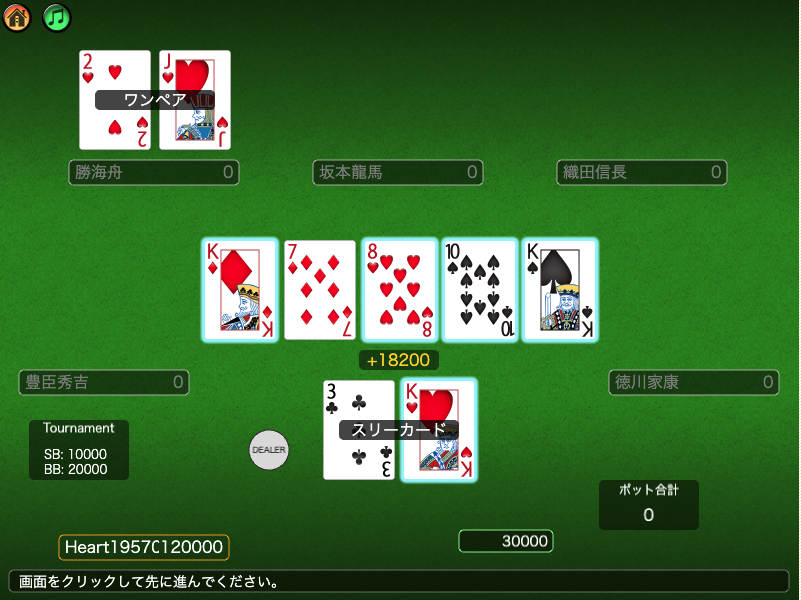The width and height of the screenshot is (801, 600).
Task: Click the continue prompt message bar
Action: pos(399,581)
